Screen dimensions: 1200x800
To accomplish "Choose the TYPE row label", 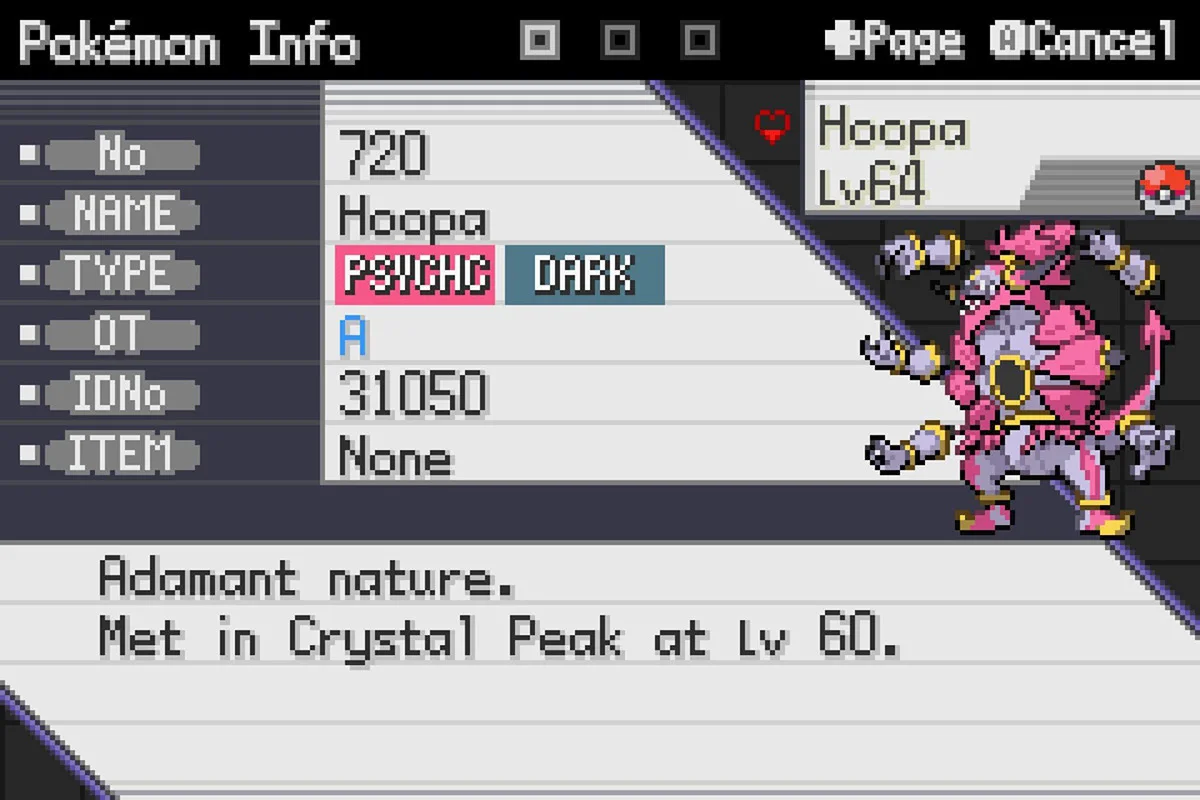I will (122, 274).
